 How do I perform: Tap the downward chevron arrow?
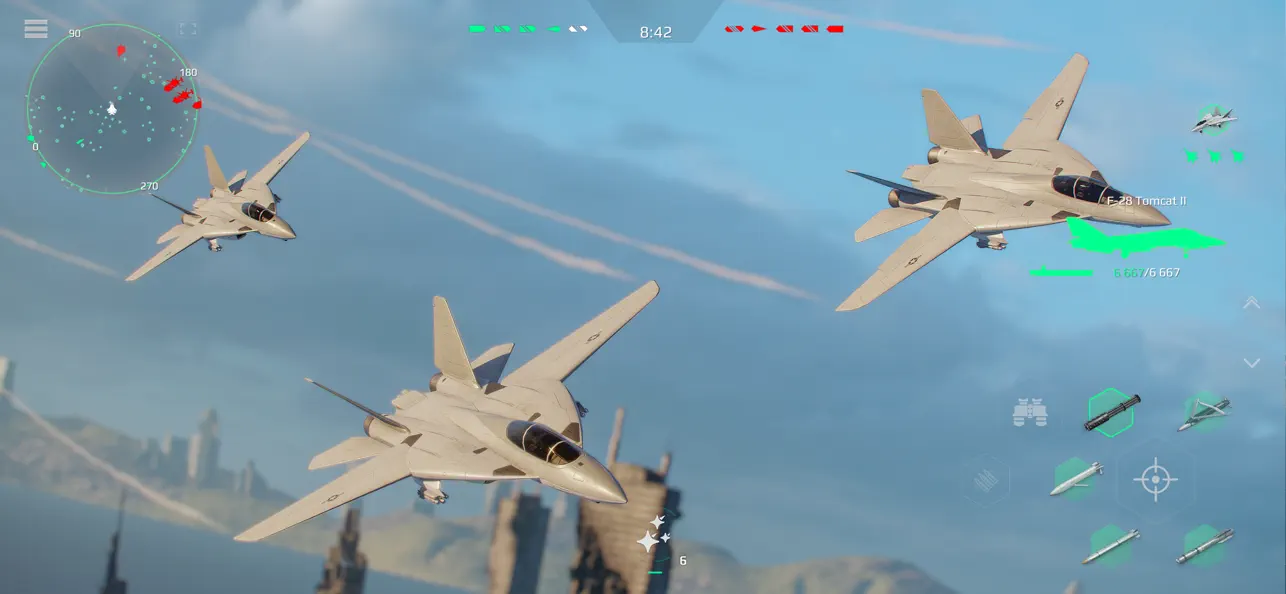1251,362
